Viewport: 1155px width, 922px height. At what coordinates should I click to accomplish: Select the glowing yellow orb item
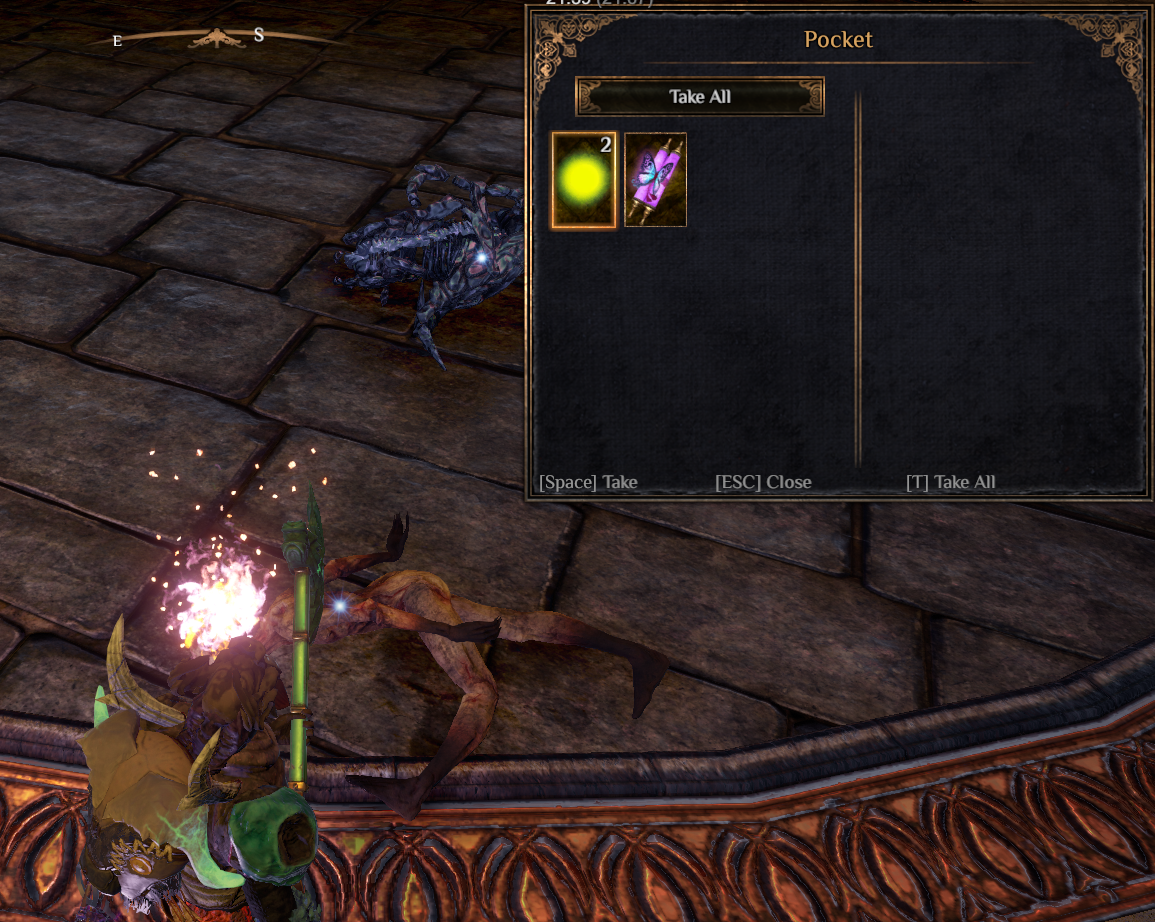click(584, 181)
